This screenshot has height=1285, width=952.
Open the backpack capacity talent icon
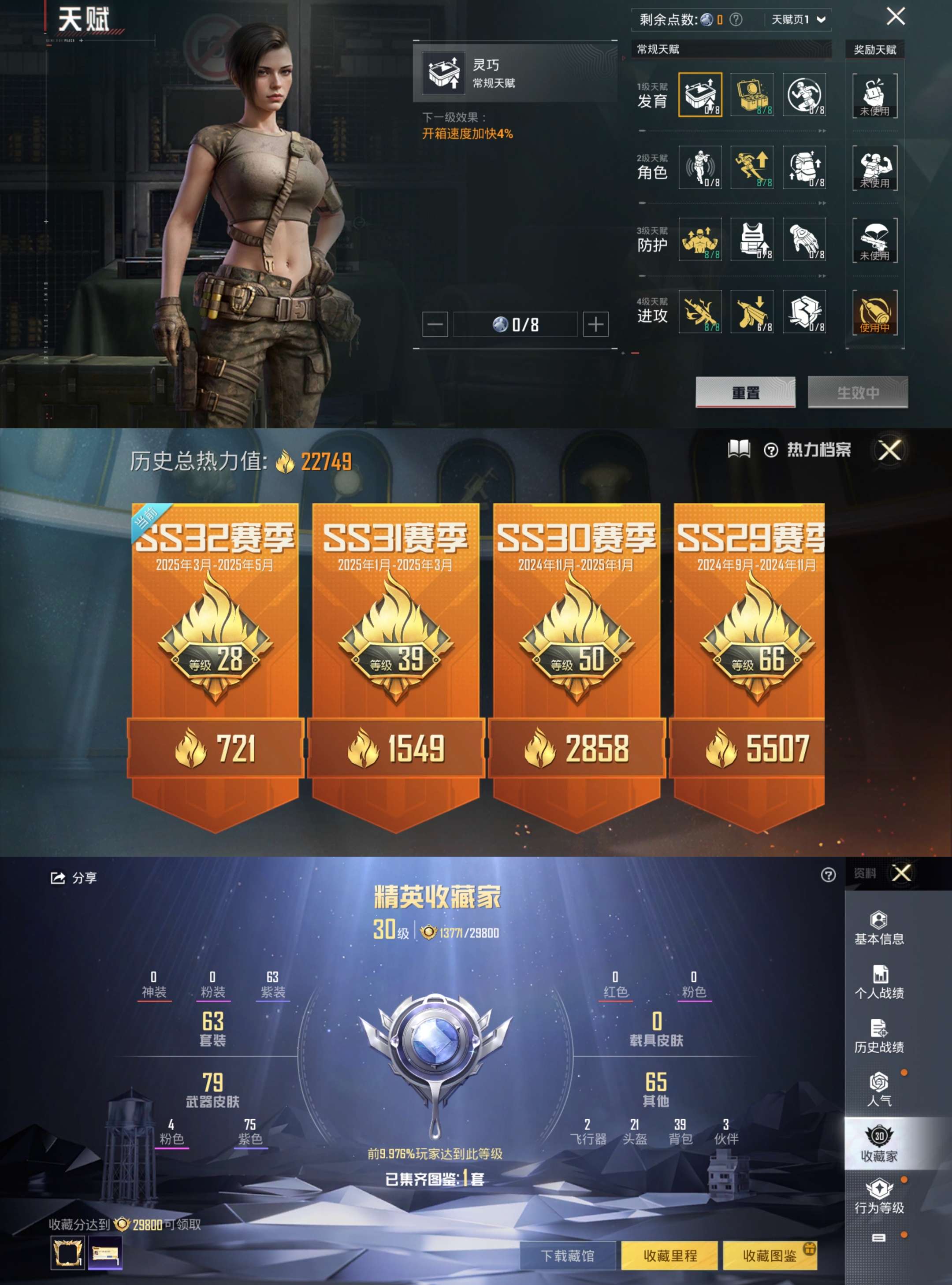(805, 167)
